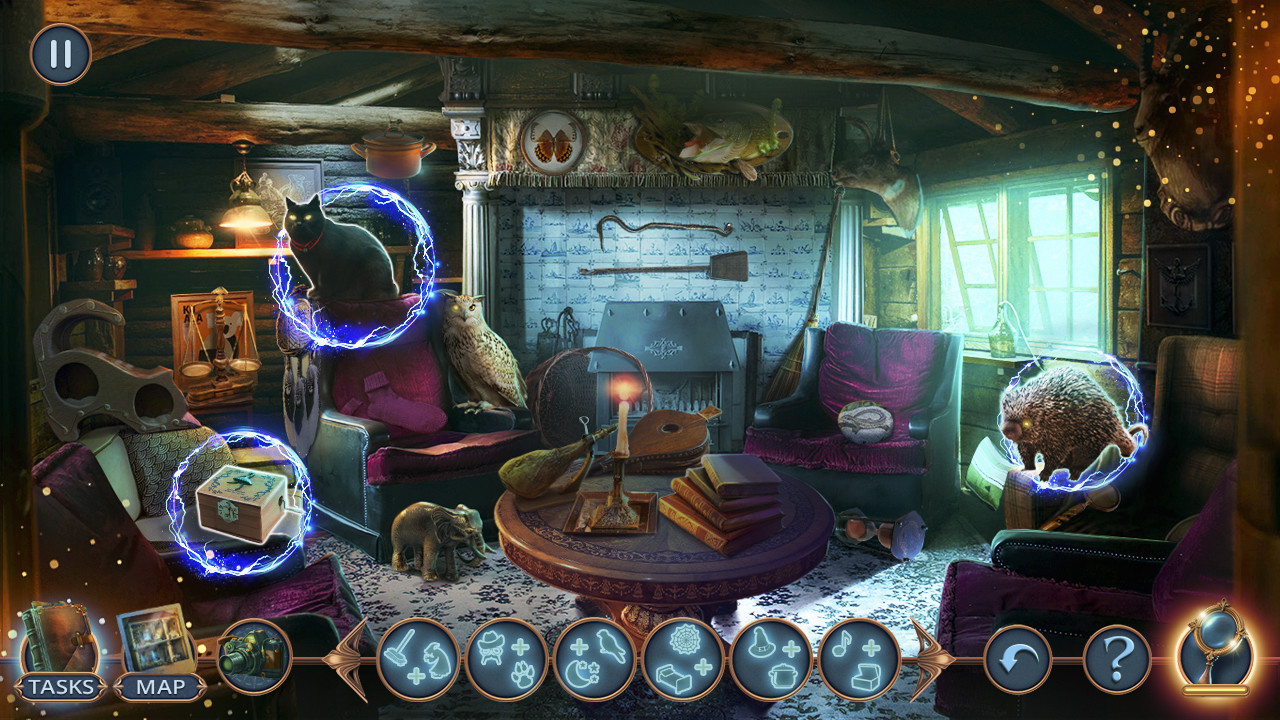Open the camera tool

point(253,658)
